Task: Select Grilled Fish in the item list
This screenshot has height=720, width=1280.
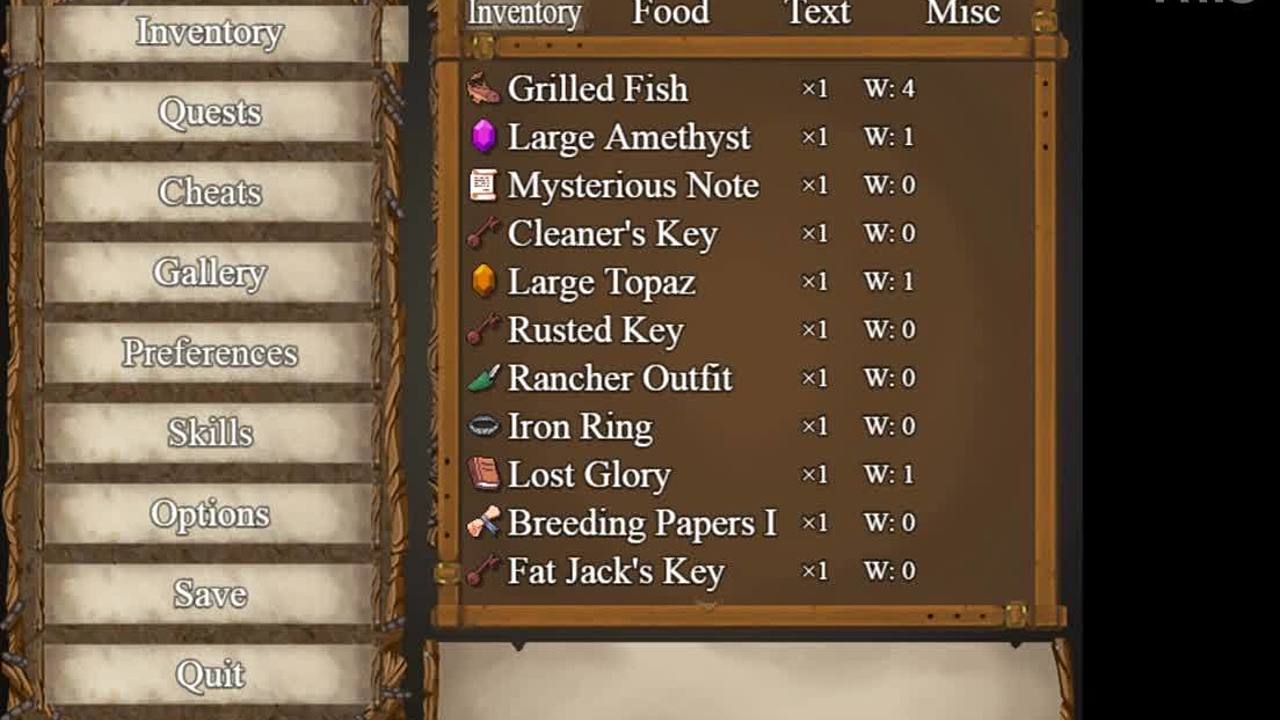Action: click(x=597, y=89)
